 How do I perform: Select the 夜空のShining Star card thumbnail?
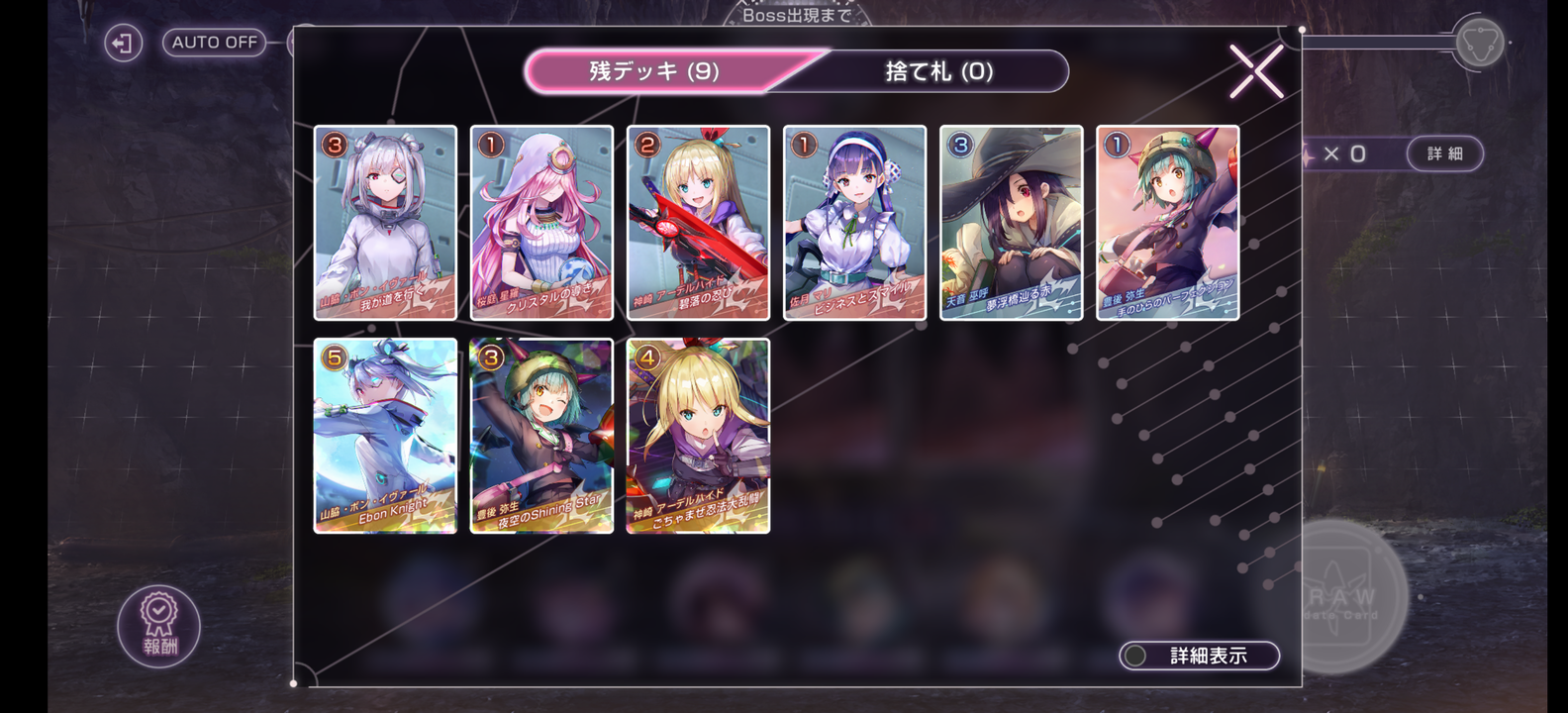[540, 436]
